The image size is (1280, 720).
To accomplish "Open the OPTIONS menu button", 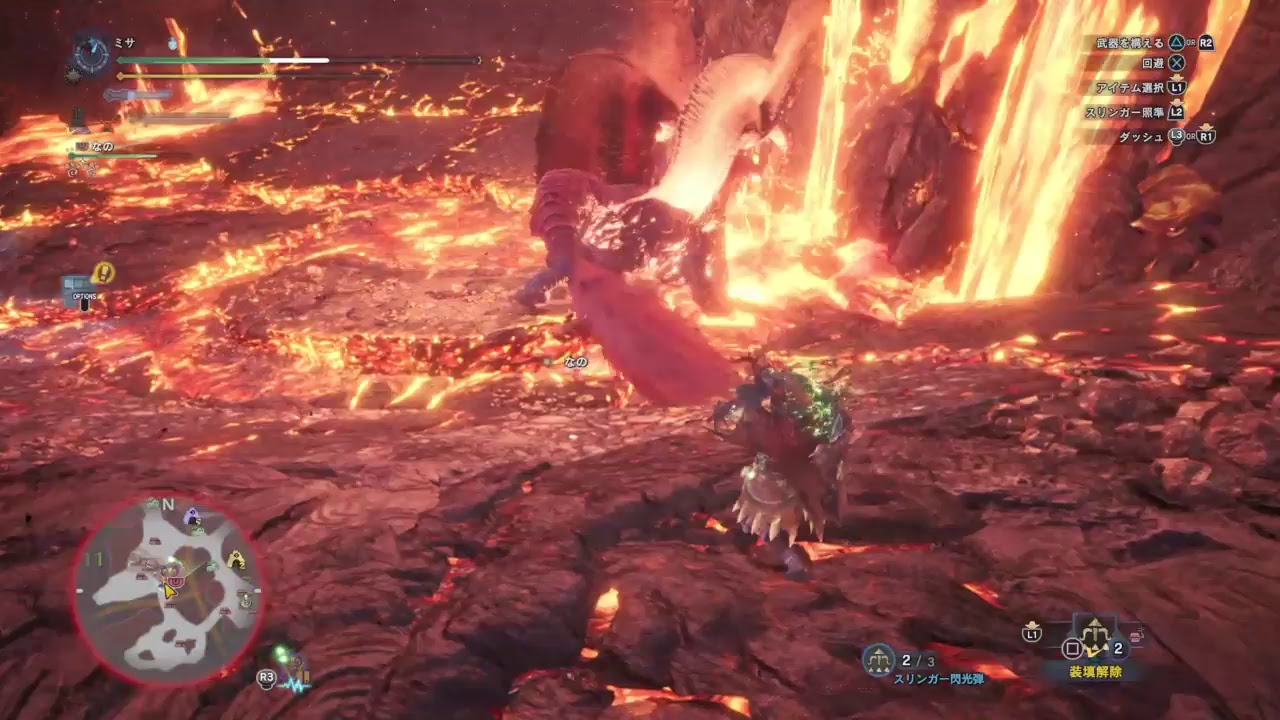I will pyautogui.click(x=84, y=296).
